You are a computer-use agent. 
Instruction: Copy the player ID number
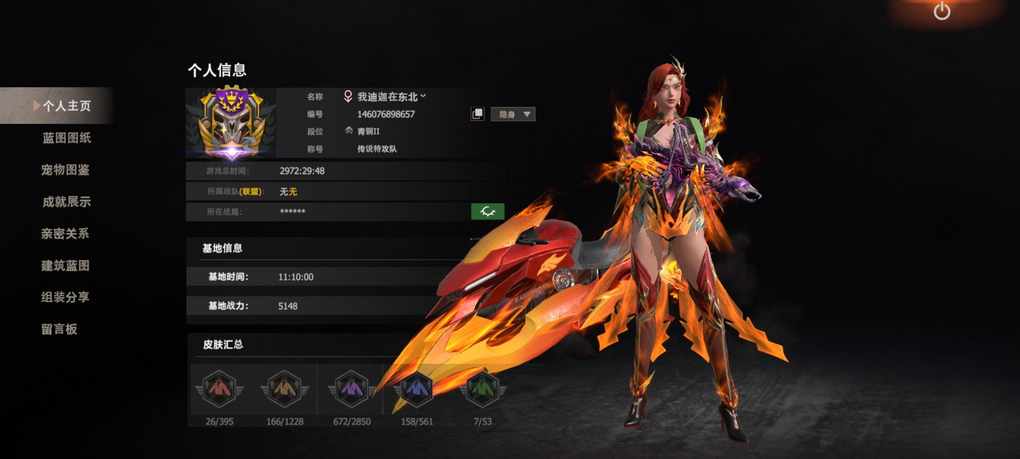click(x=477, y=114)
